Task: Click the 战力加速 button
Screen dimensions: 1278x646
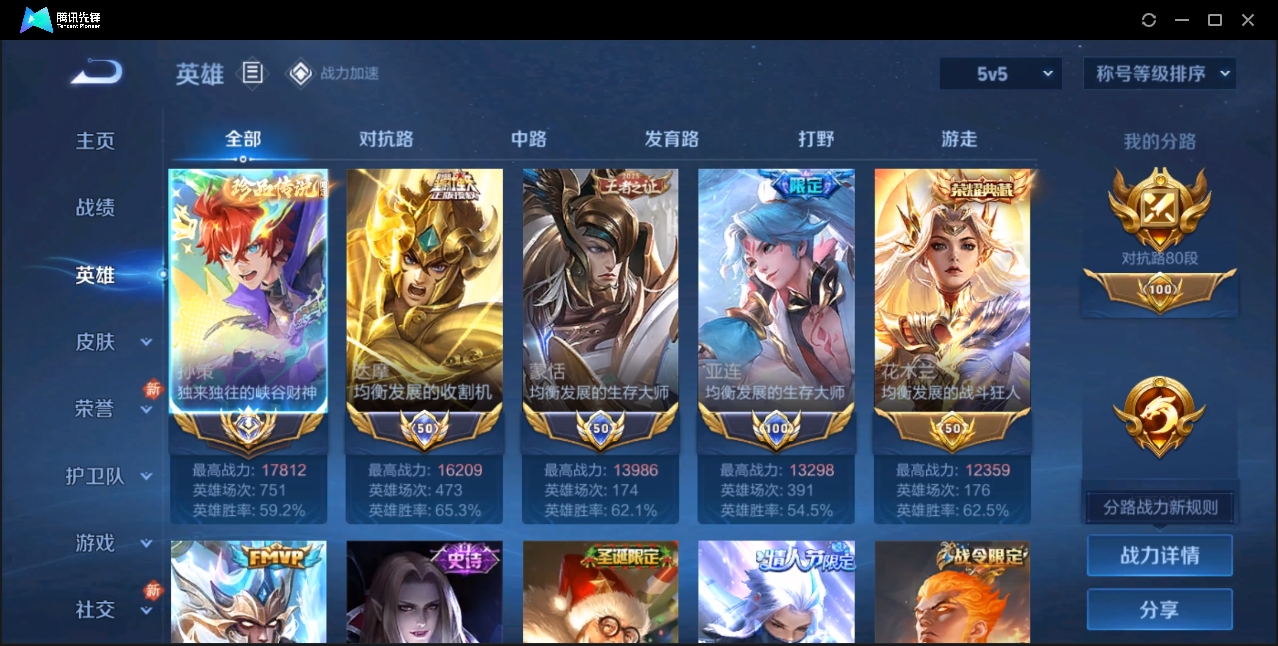Action: (335, 73)
